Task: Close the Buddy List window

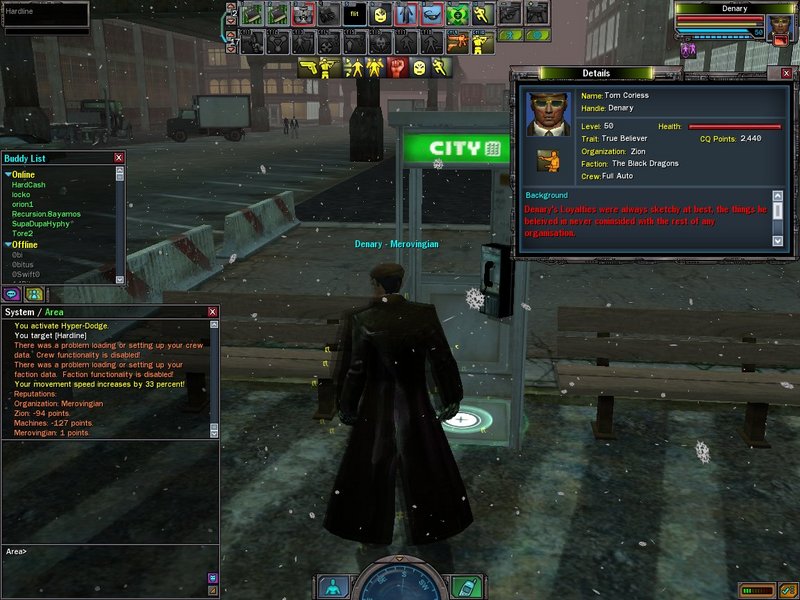Action: [119, 158]
